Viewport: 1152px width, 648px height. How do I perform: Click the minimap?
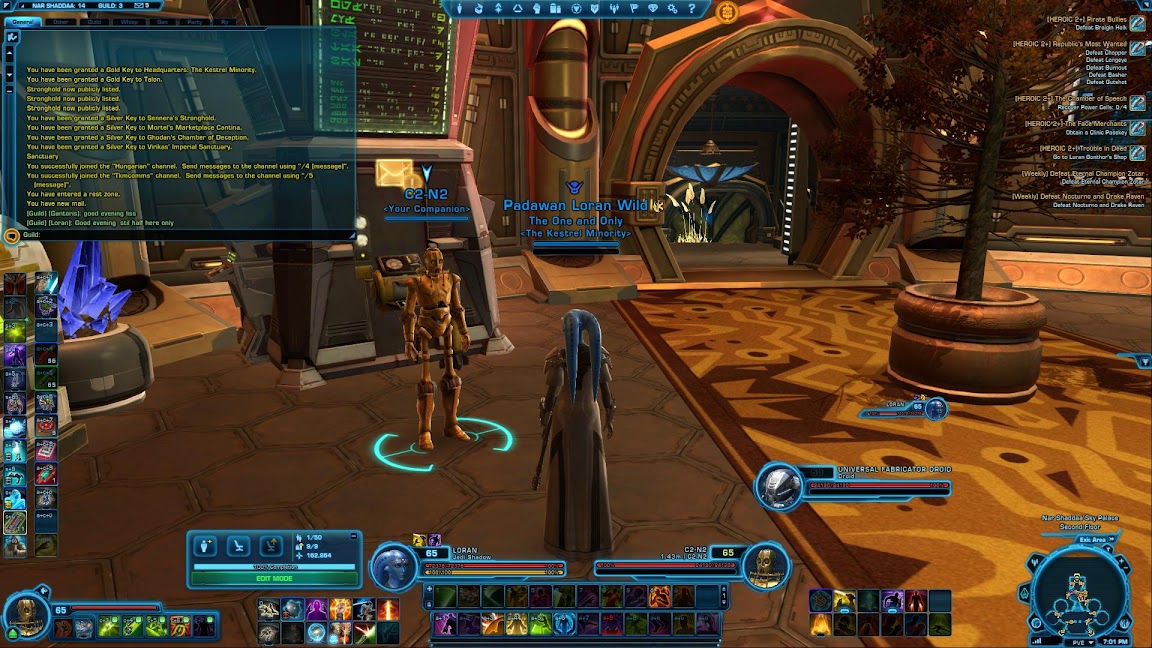click(x=1079, y=589)
